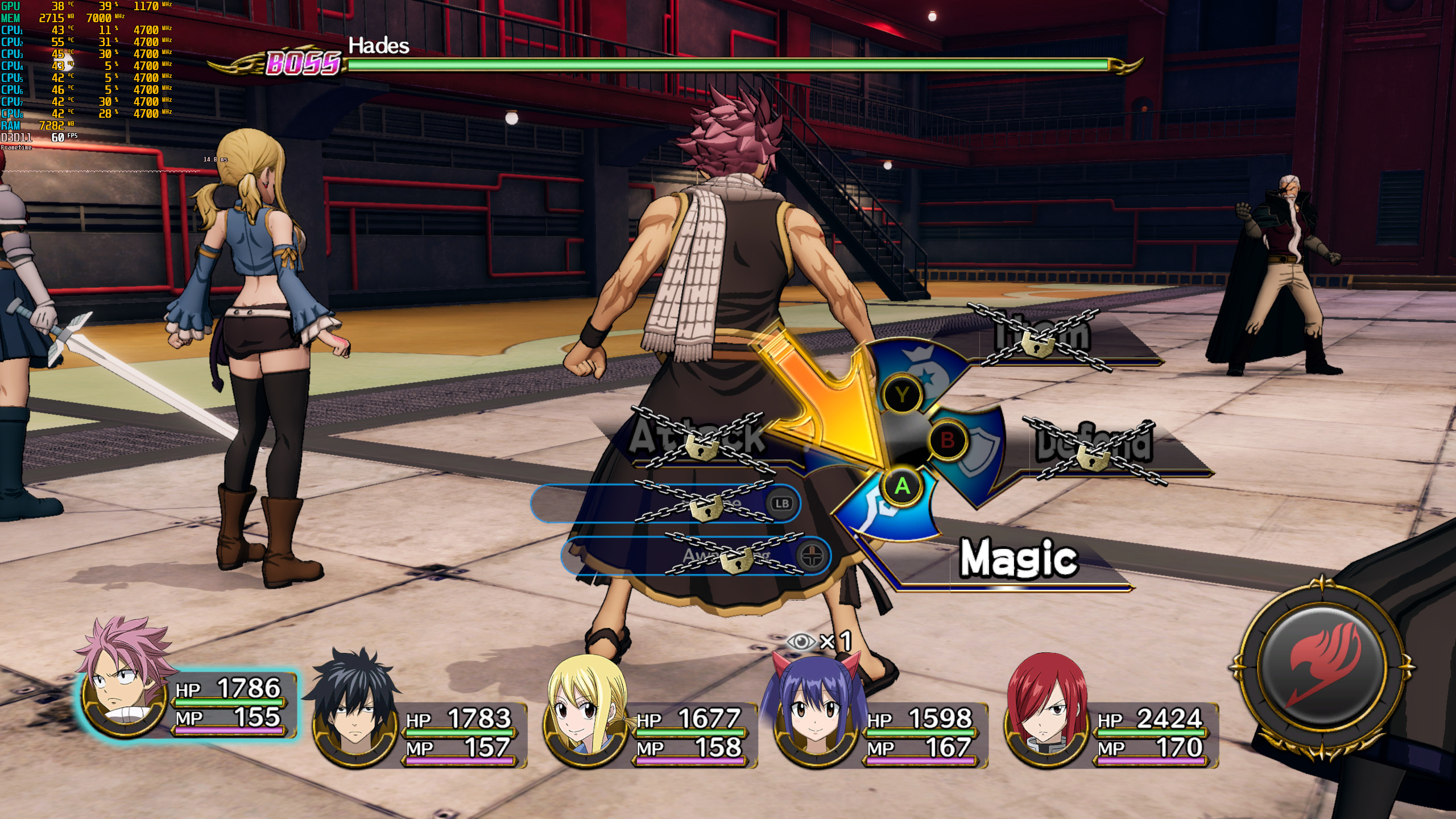
Task: Select the chained Item command
Action: pos(1042,337)
